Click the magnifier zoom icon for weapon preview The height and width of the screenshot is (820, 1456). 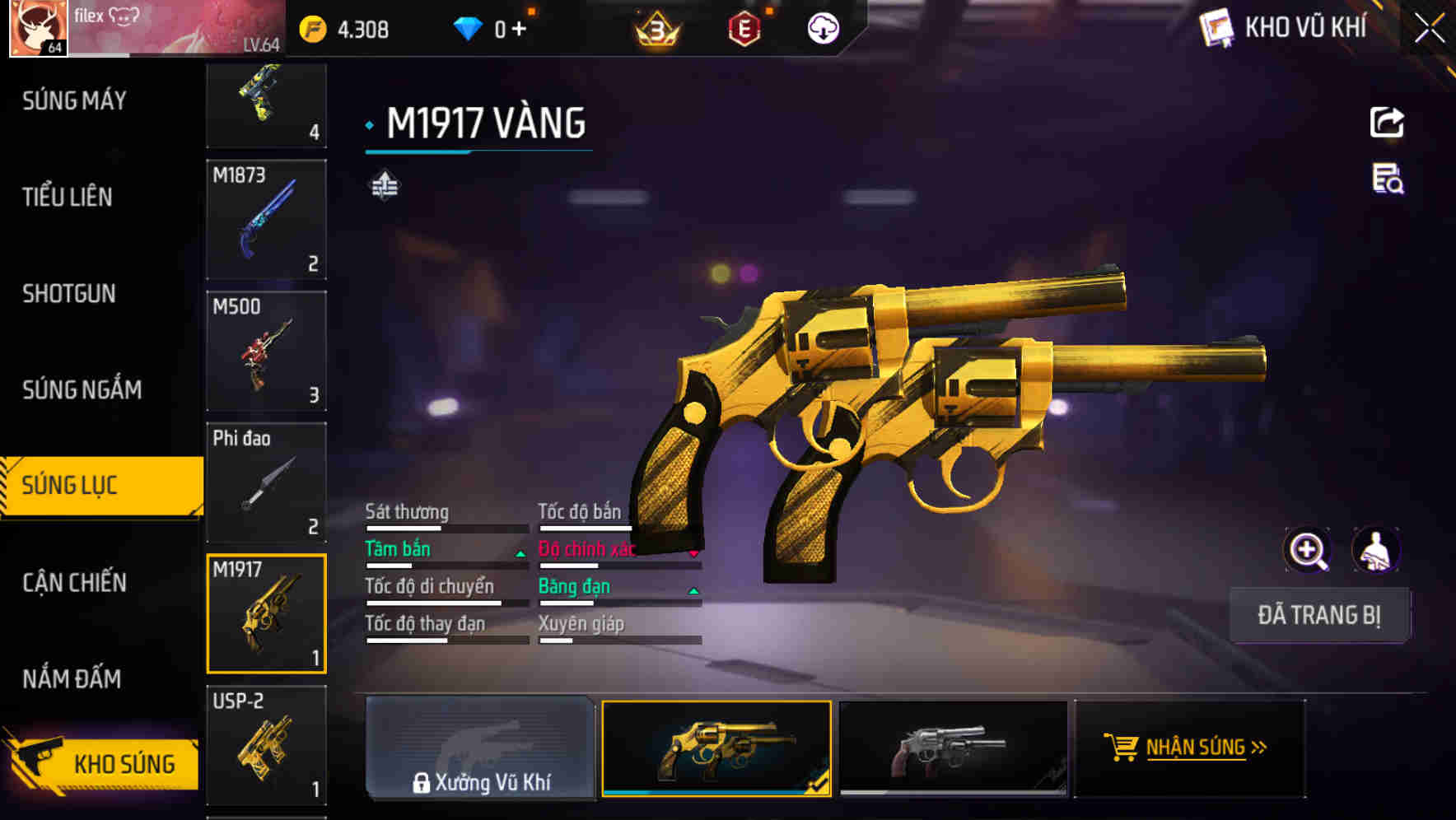click(1308, 550)
